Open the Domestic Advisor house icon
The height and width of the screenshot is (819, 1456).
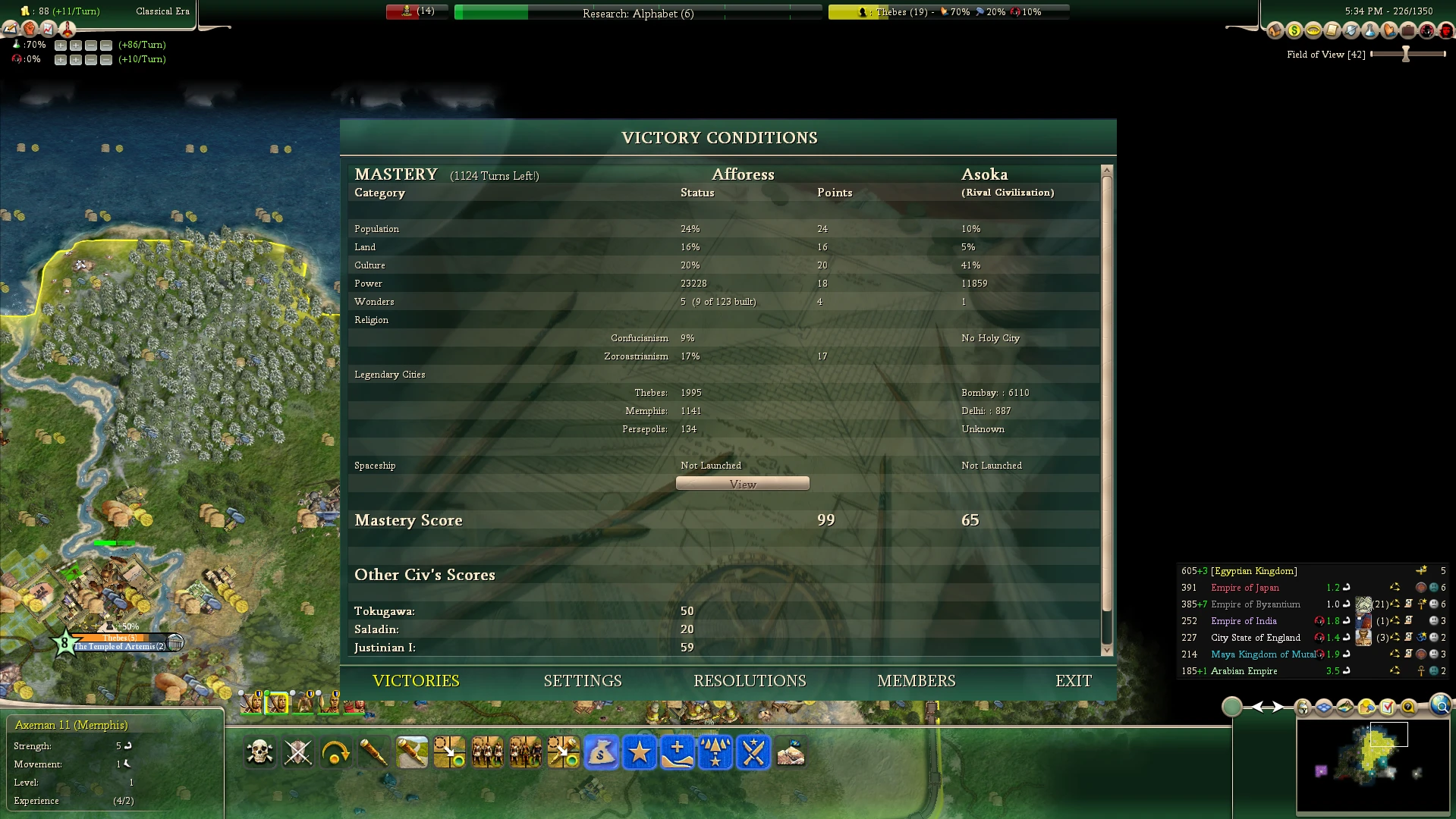click(1275, 30)
